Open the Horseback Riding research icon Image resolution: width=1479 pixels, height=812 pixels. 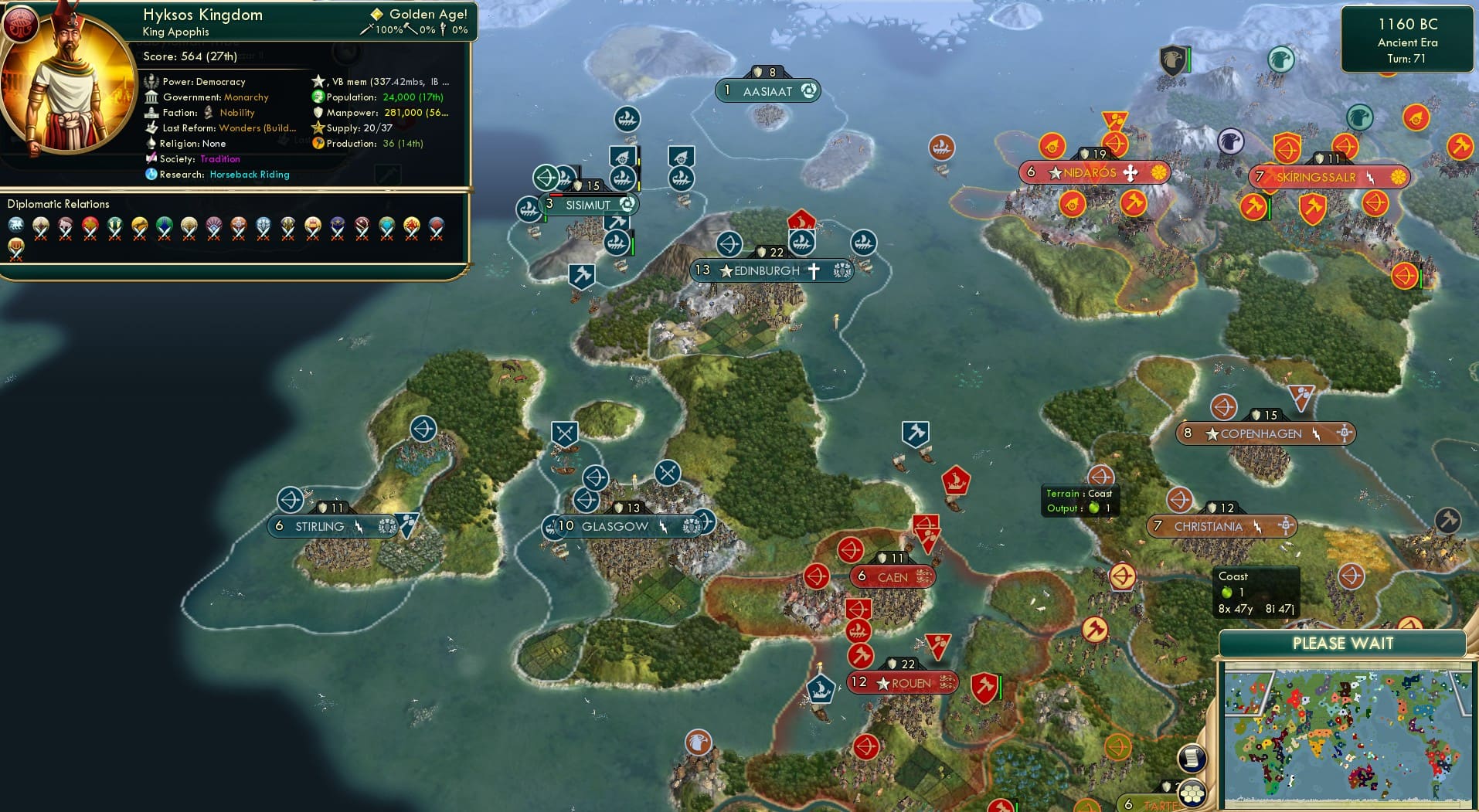[151, 175]
